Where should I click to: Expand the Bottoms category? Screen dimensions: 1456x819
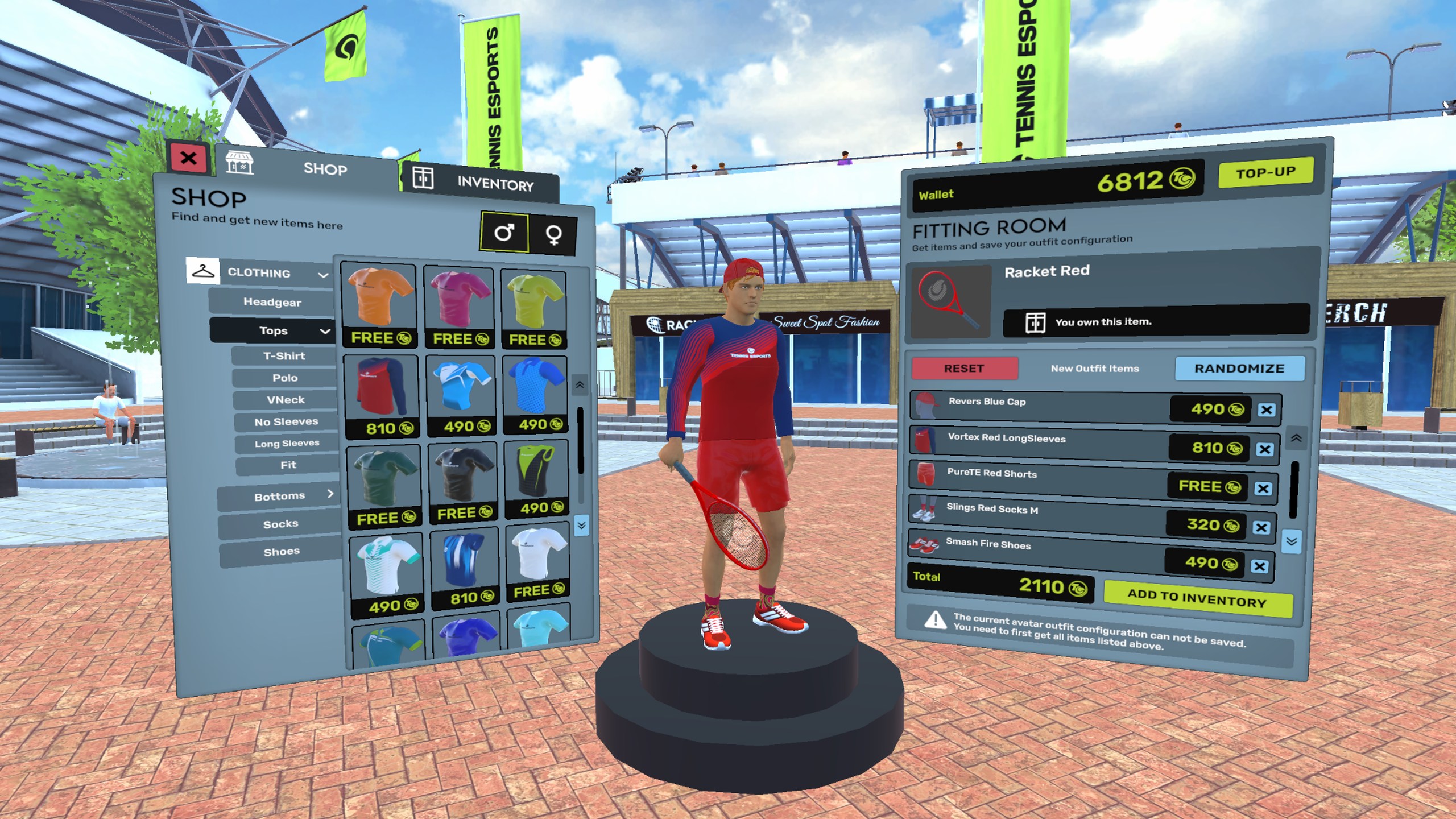(x=279, y=496)
